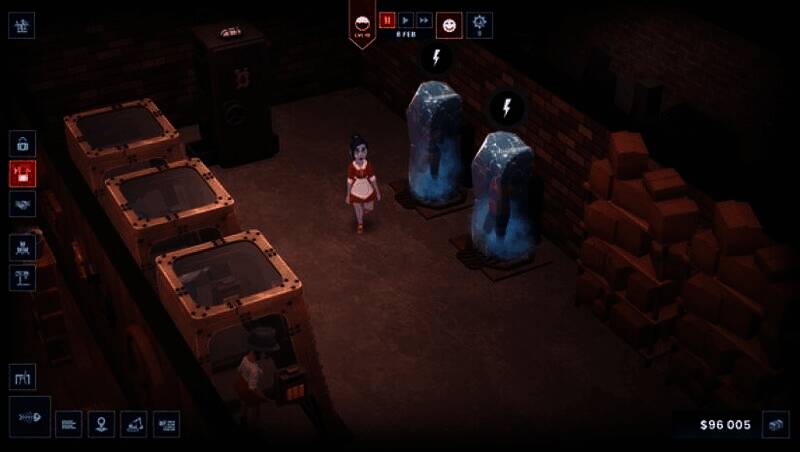This screenshot has height=452, width=800.
Task: Open the smiley face panel
Action: pyautogui.click(x=449, y=23)
